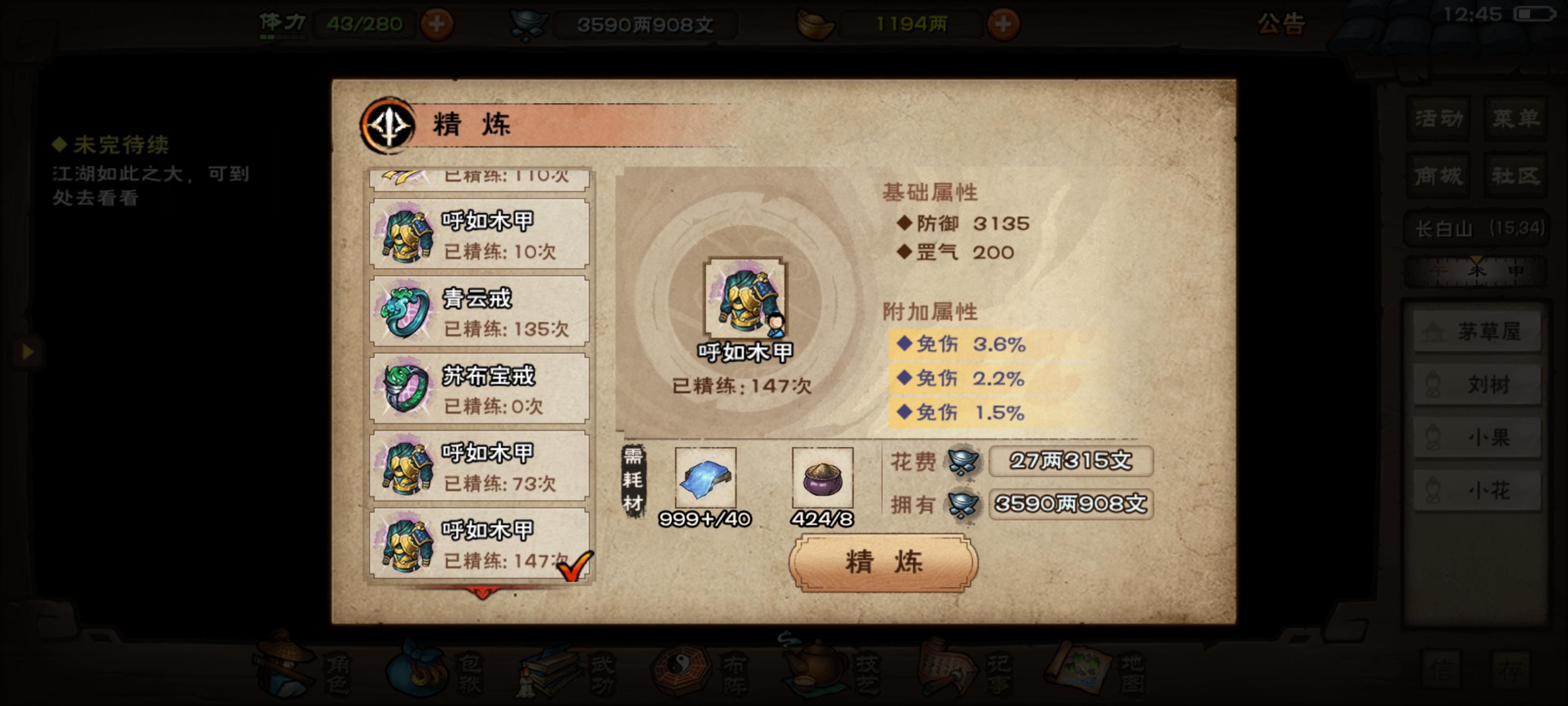Click the red checkmark on 147-refined 呼如木甲

point(576,566)
